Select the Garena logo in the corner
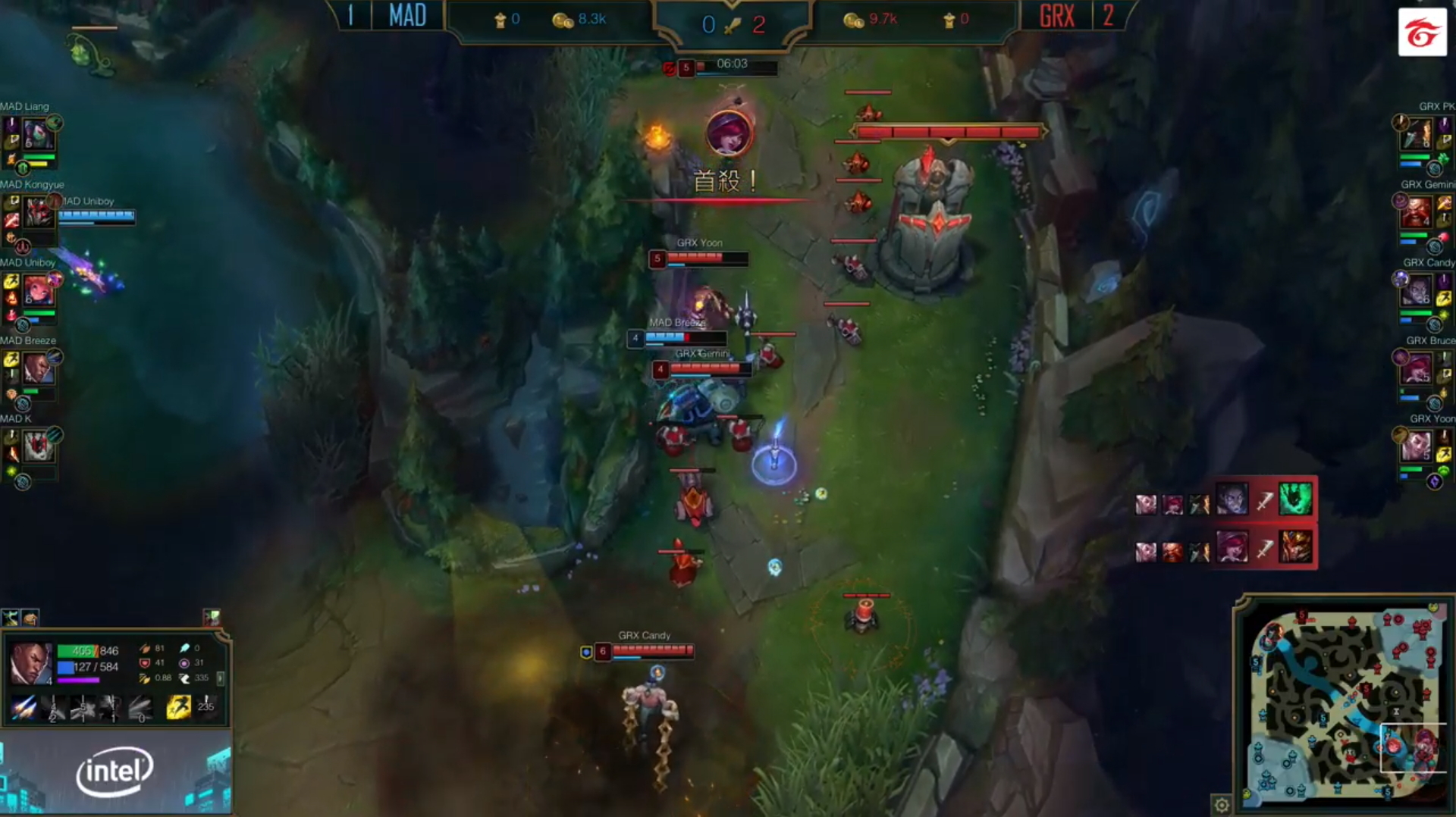This screenshot has width=1456, height=817. pos(1423,33)
